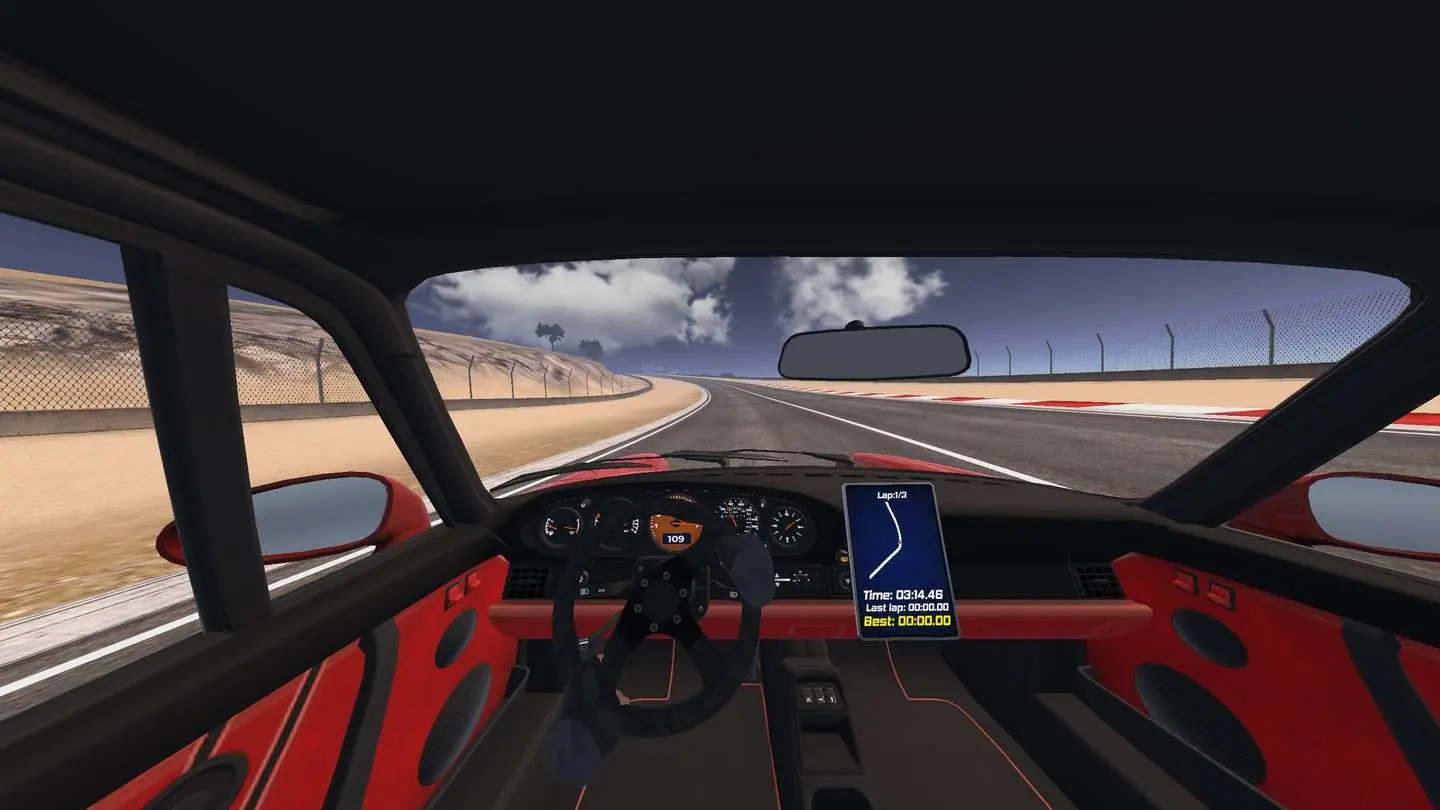Screen dimensions: 1440x810
Task: Click the rearview mirror
Action: click(x=875, y=350)
